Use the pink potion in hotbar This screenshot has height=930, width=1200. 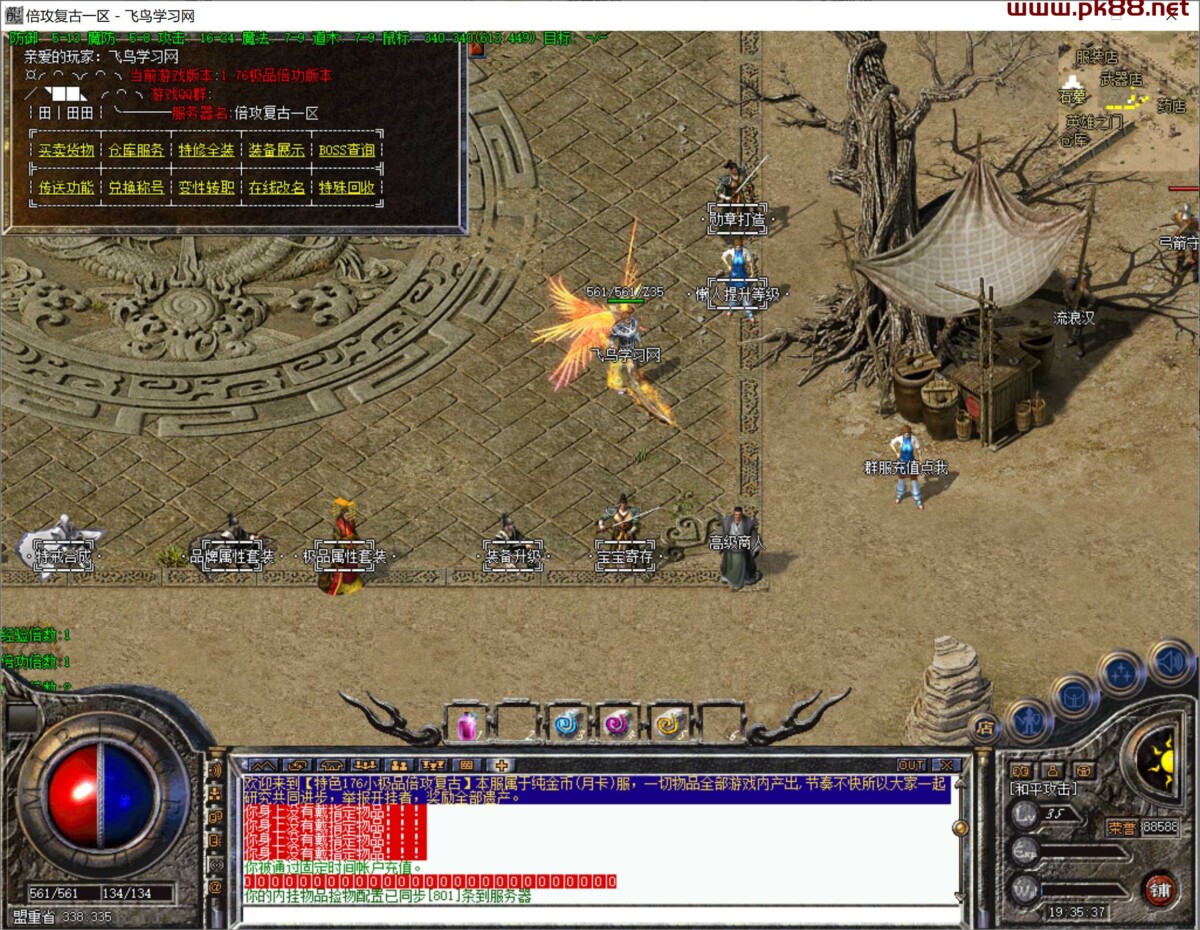467,723
